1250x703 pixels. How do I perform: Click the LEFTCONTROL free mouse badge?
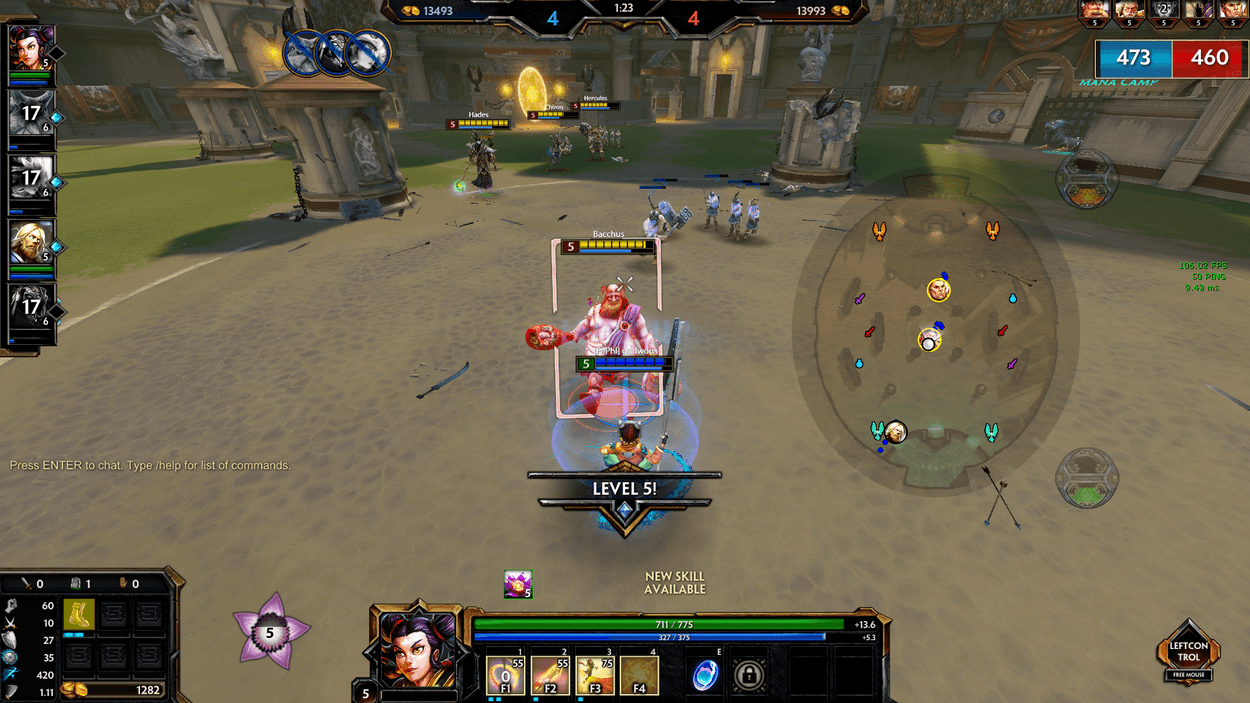(x=1189, y=652)
